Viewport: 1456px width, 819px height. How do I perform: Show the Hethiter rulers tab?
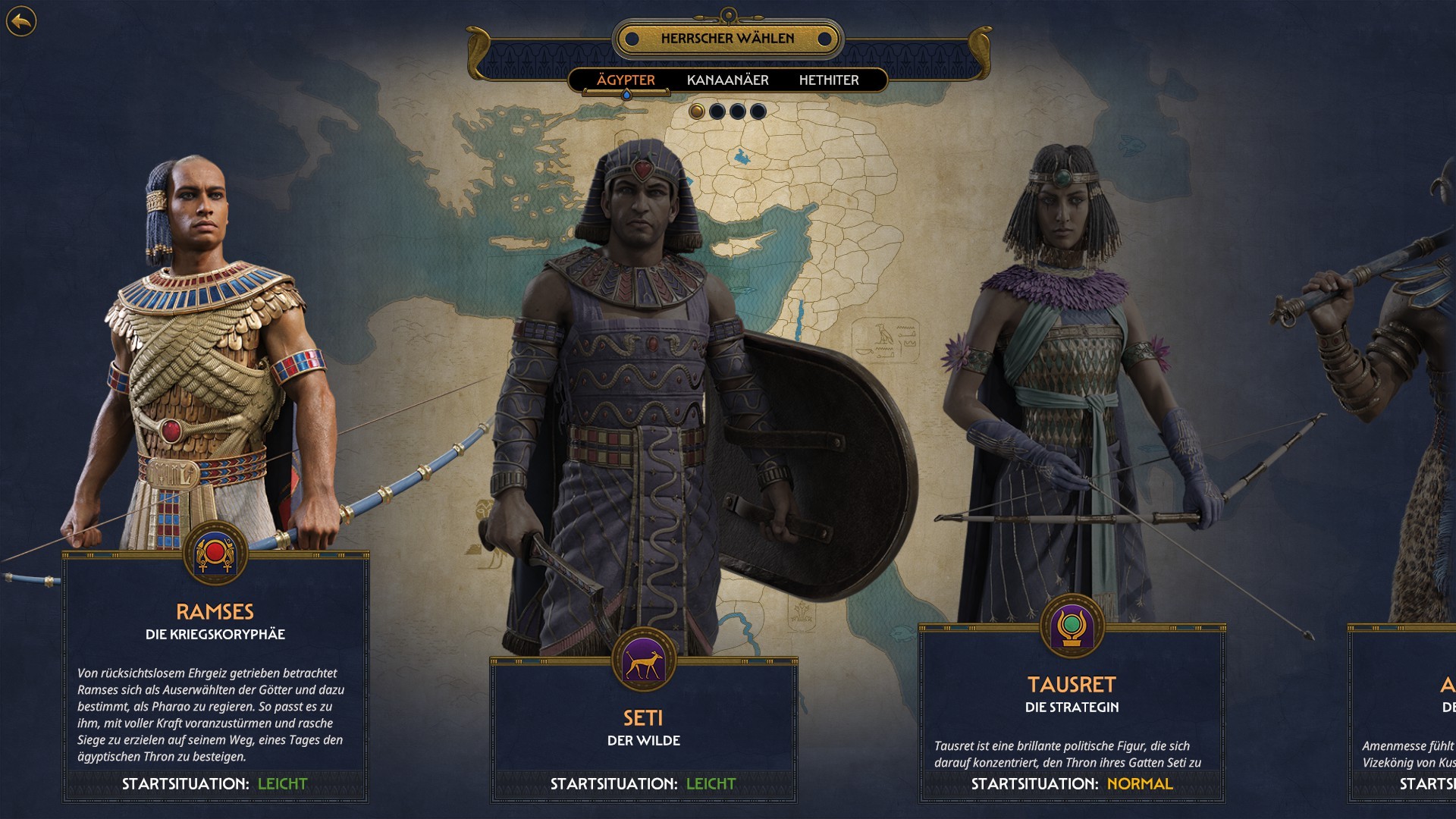click(x=829, y=80)
